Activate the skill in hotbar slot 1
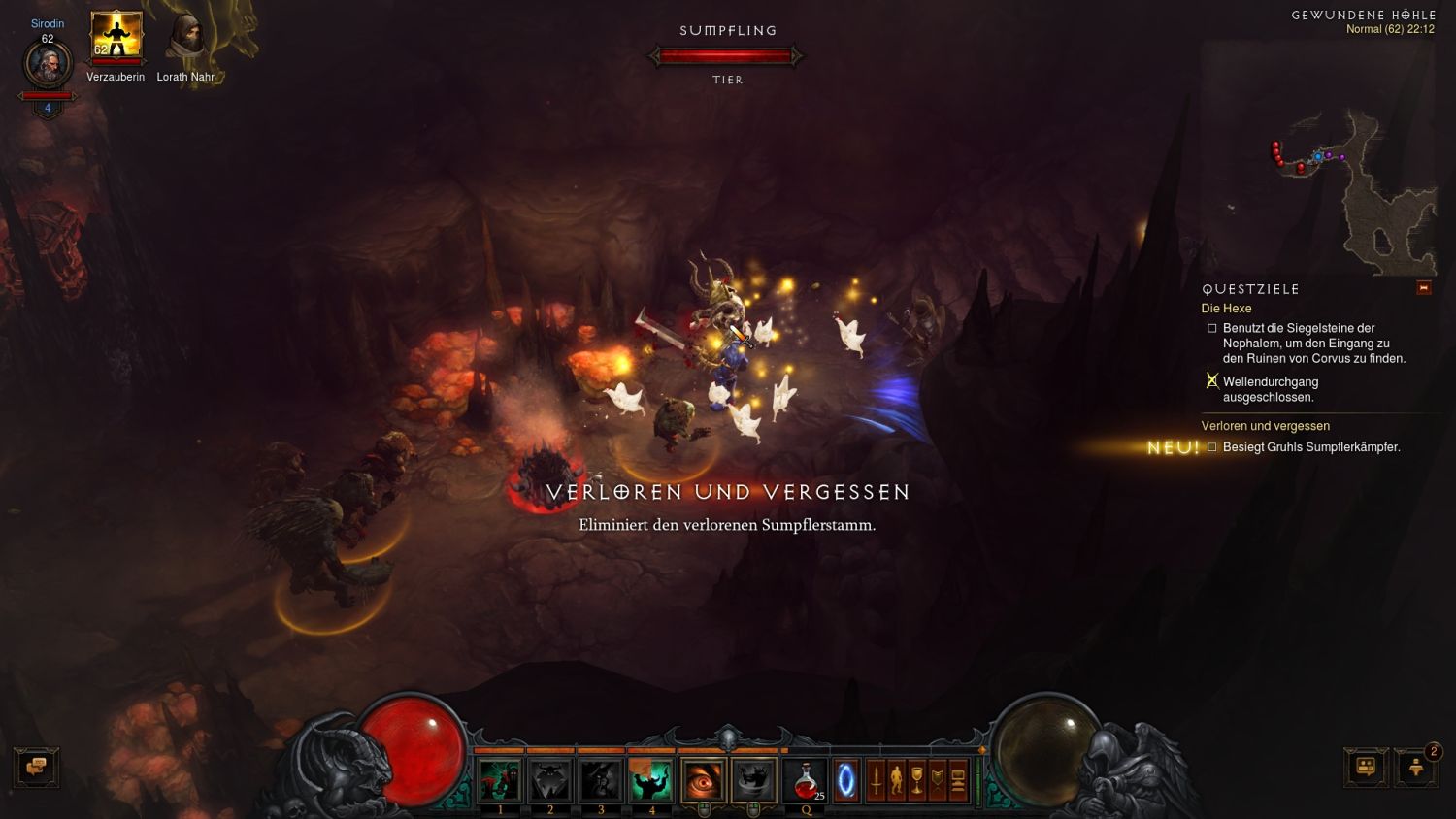The image size is (1456, 819). click(500, 780)
